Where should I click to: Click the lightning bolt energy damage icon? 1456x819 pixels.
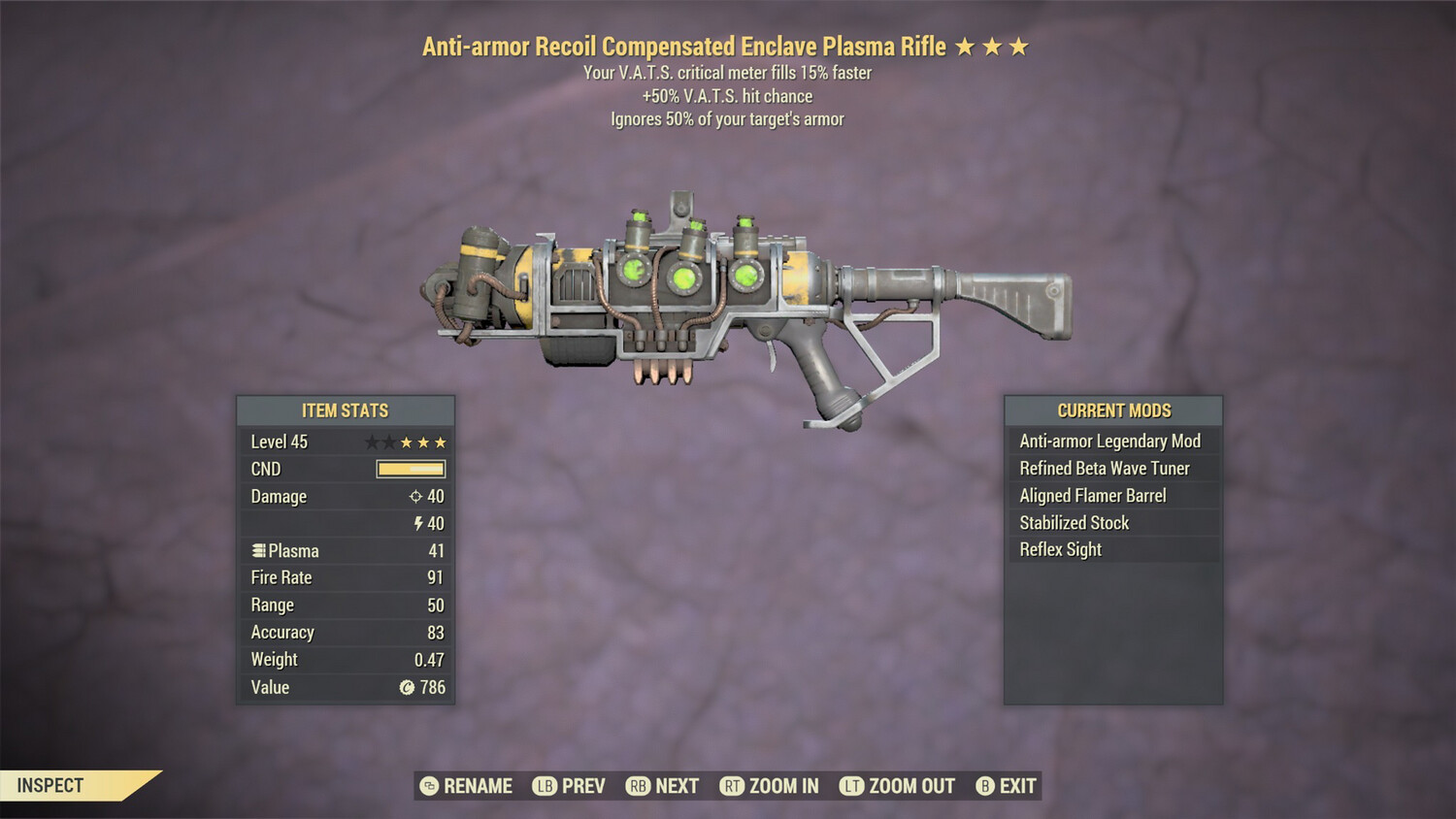[417, 523]
